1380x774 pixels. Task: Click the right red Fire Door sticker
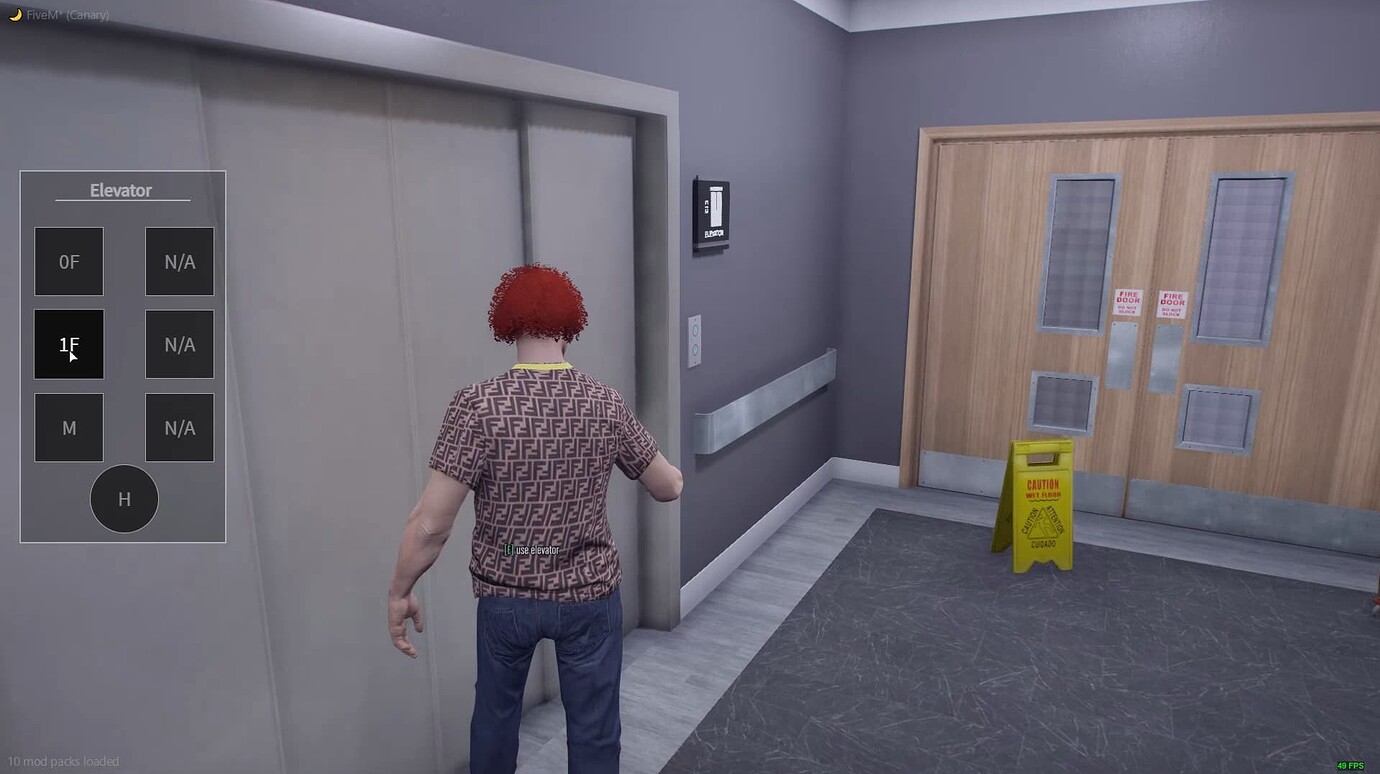tap(1170, 300)
